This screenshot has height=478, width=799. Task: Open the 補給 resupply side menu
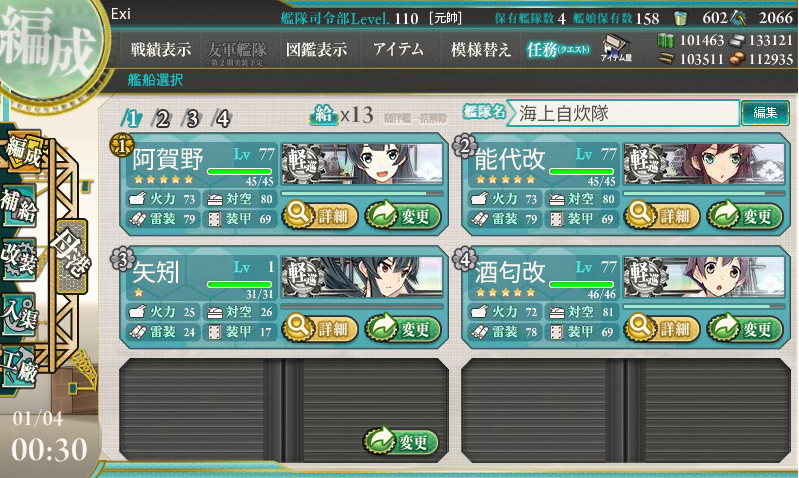click(x=22, y=199)
